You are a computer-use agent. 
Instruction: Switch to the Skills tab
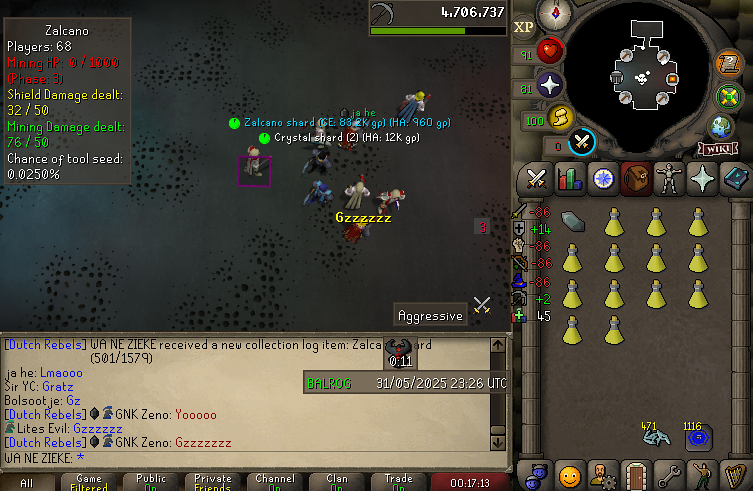click(569, 180)
